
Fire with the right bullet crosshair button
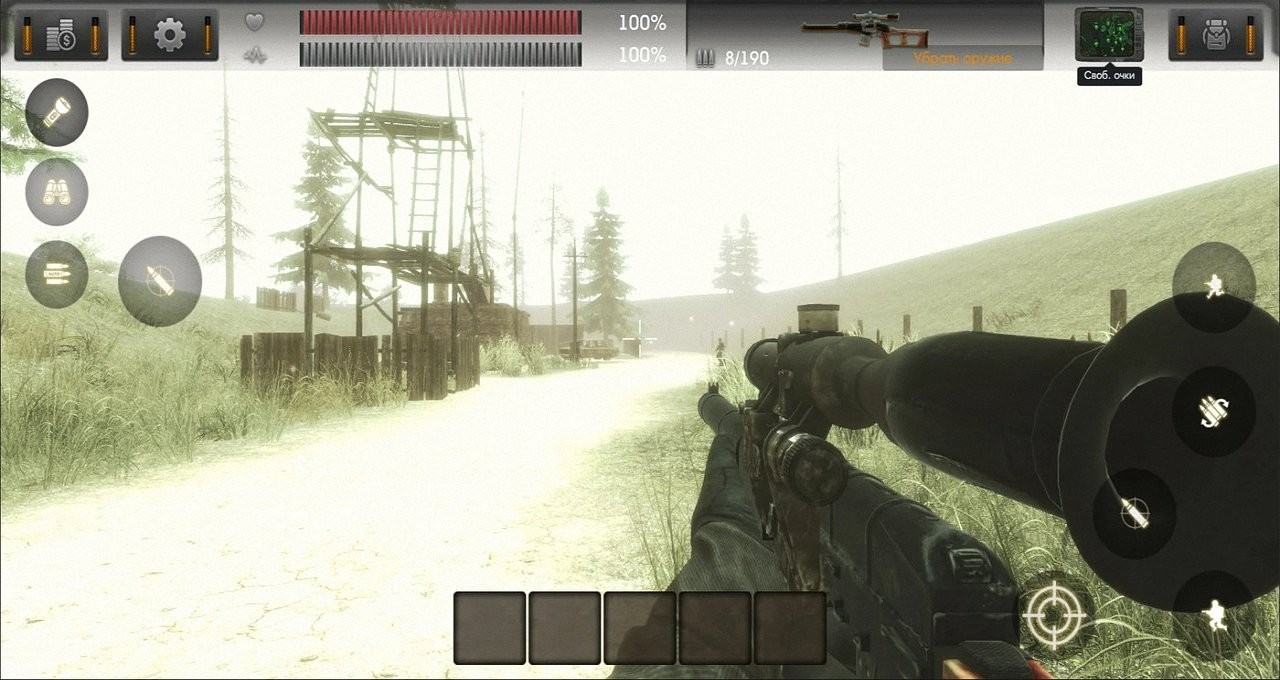[x=1134, y=513]
